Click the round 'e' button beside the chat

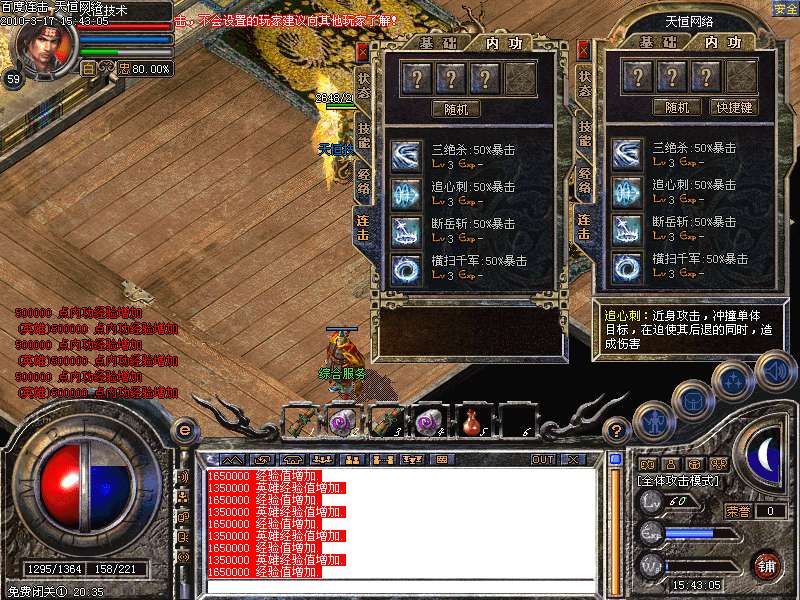[184, 430]
